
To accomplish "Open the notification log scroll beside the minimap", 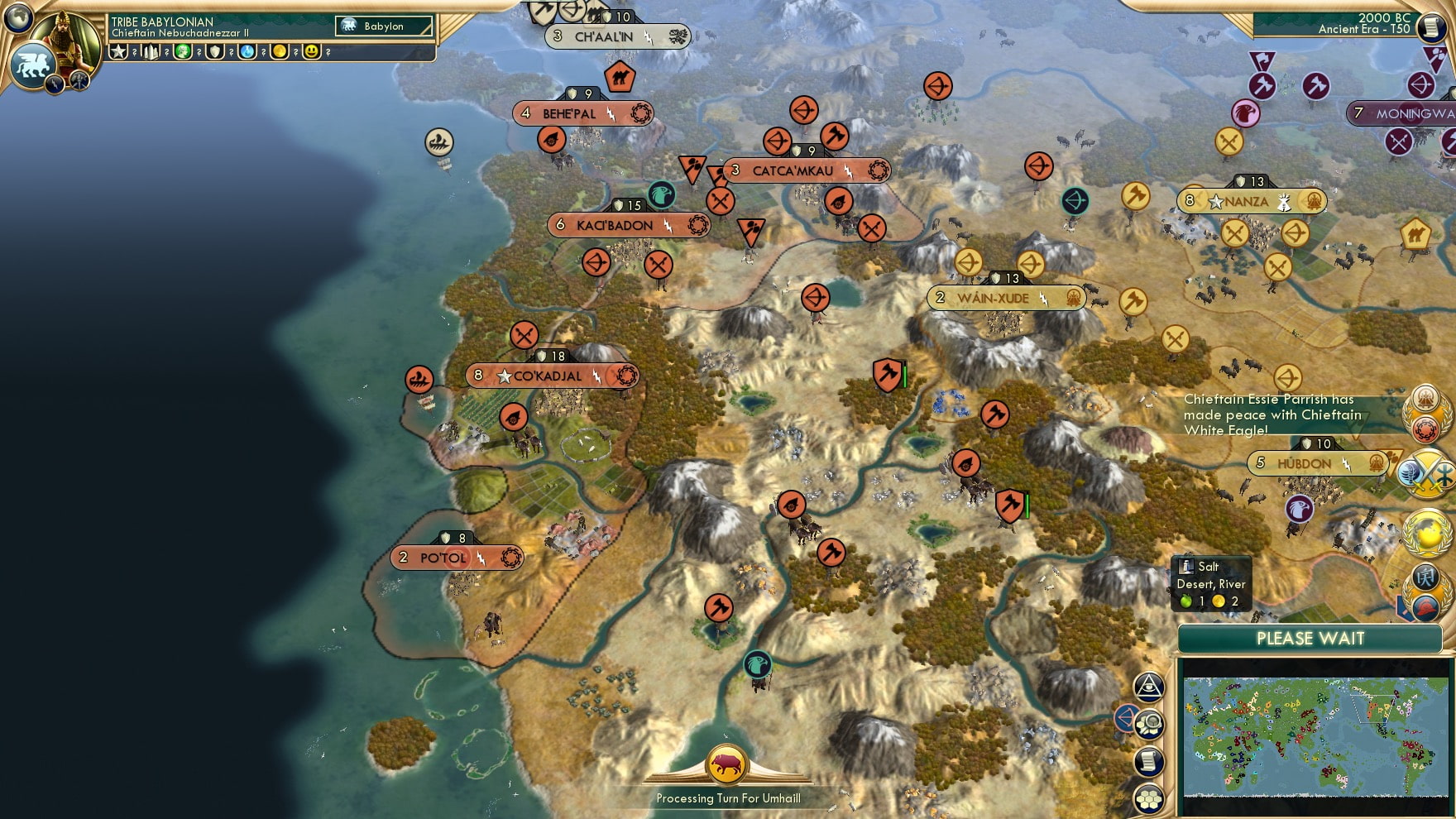I will point(1148,761).
